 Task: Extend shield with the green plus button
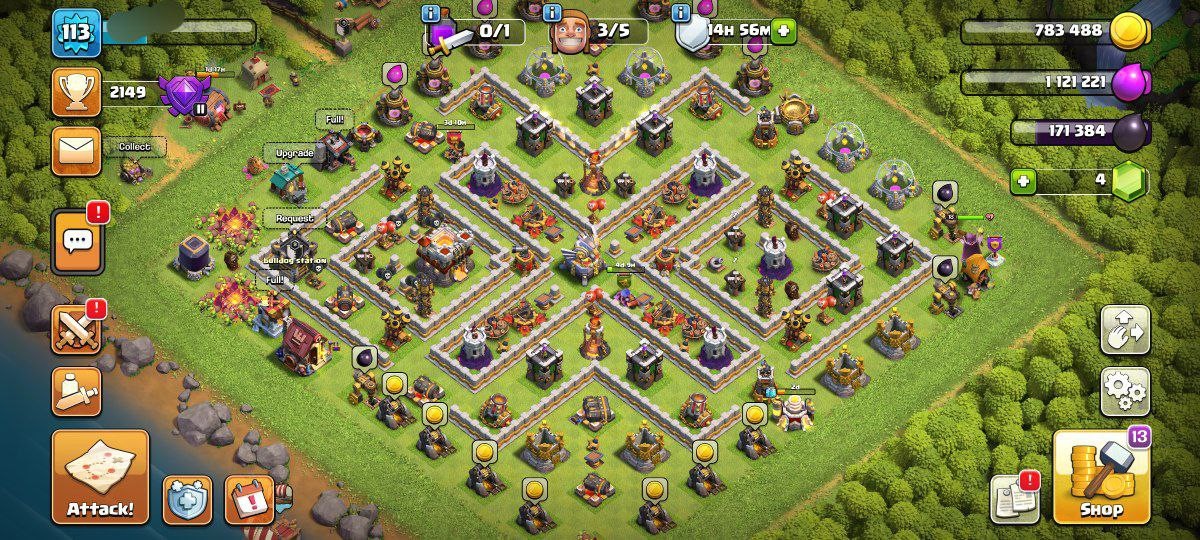click(x=782, y=31)
